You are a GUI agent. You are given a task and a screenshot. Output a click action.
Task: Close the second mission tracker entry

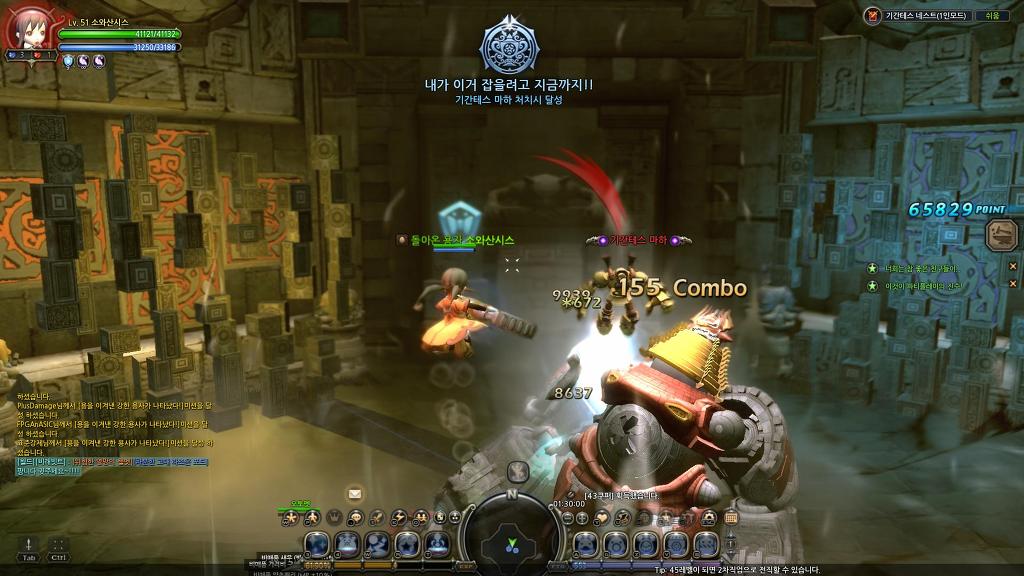click(x=1012, y=285)
